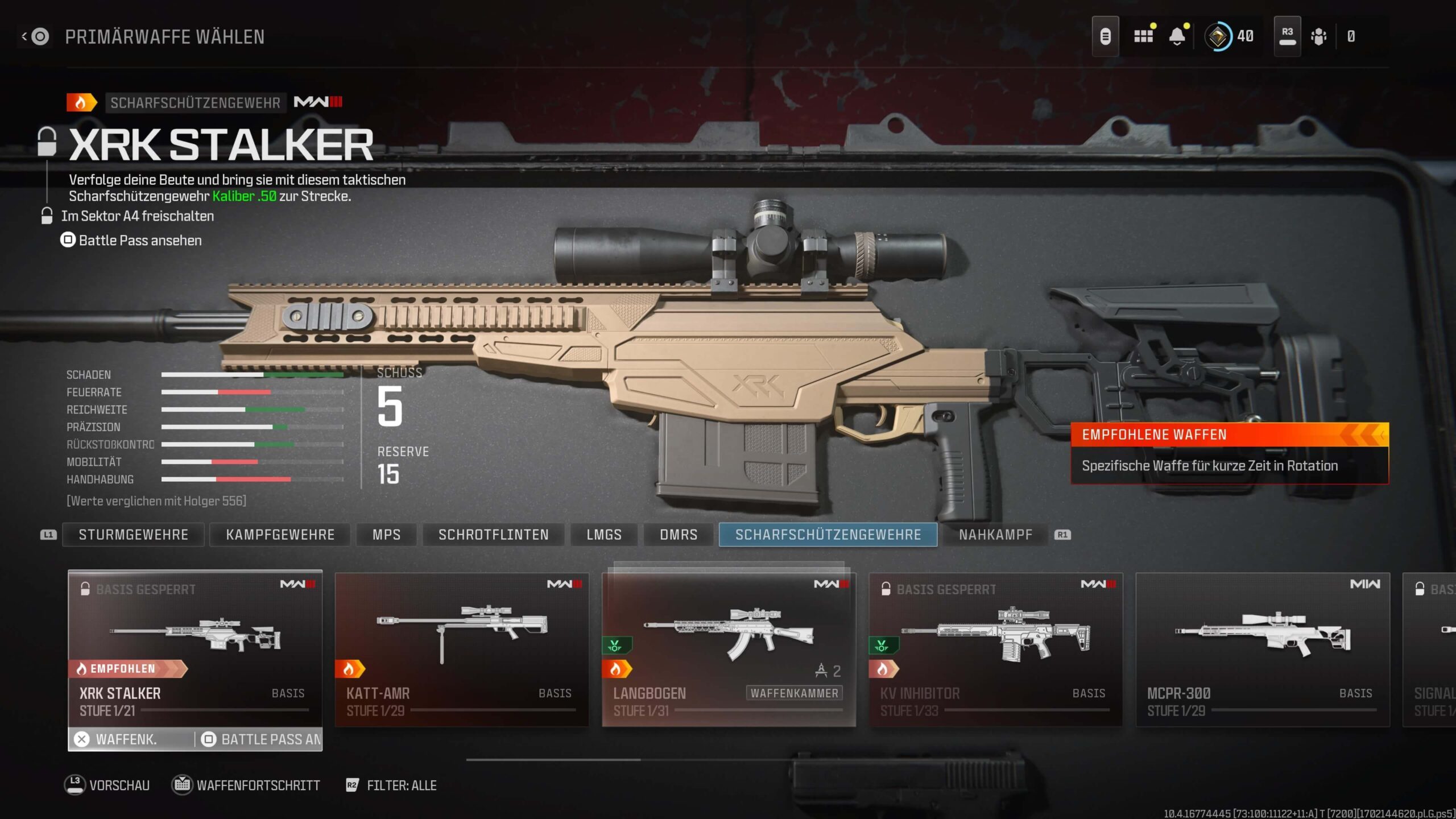The image size is (1456, 819).
Task: Select the MPS tab
Action: (386, 535)
